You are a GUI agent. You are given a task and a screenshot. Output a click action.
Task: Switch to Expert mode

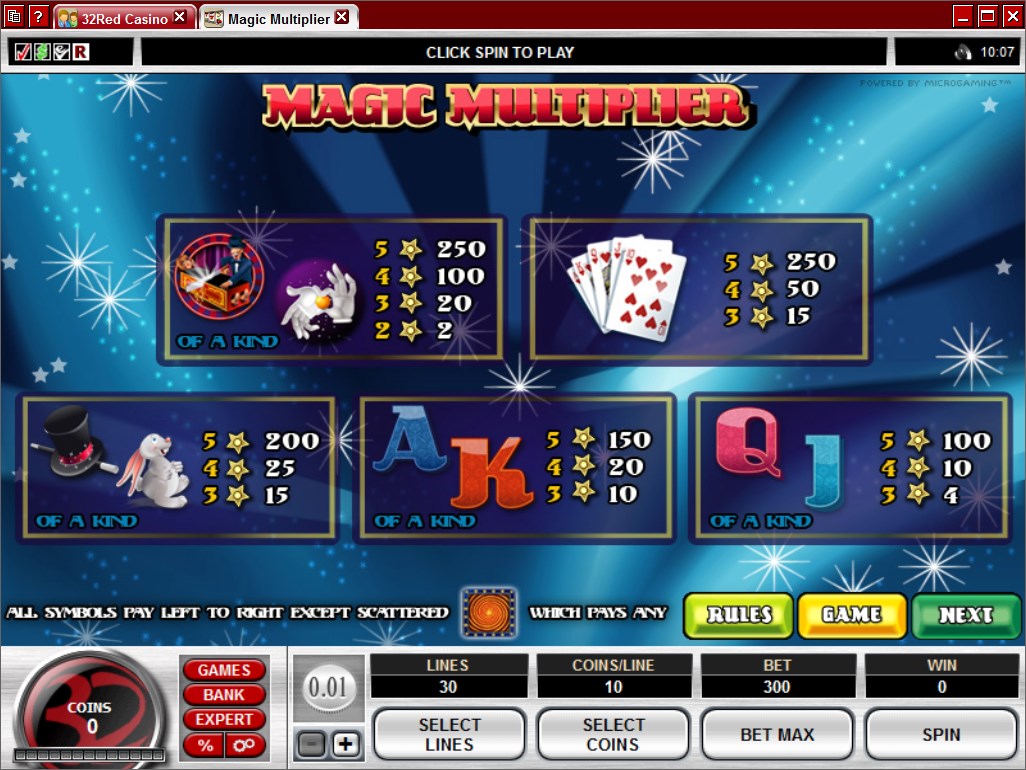point(223,720)
